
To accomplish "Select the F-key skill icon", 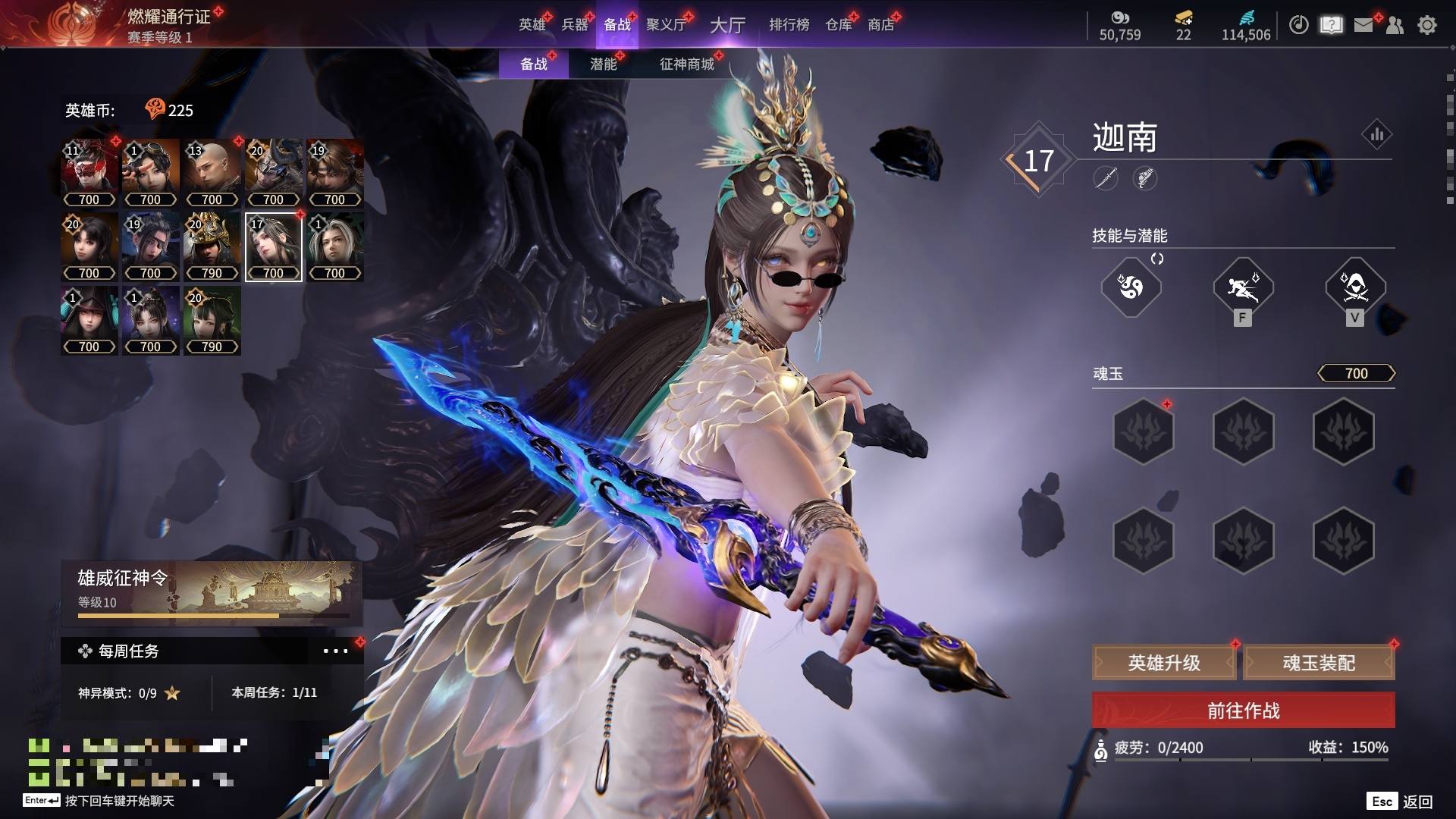I will click(x=1243, y=287).
